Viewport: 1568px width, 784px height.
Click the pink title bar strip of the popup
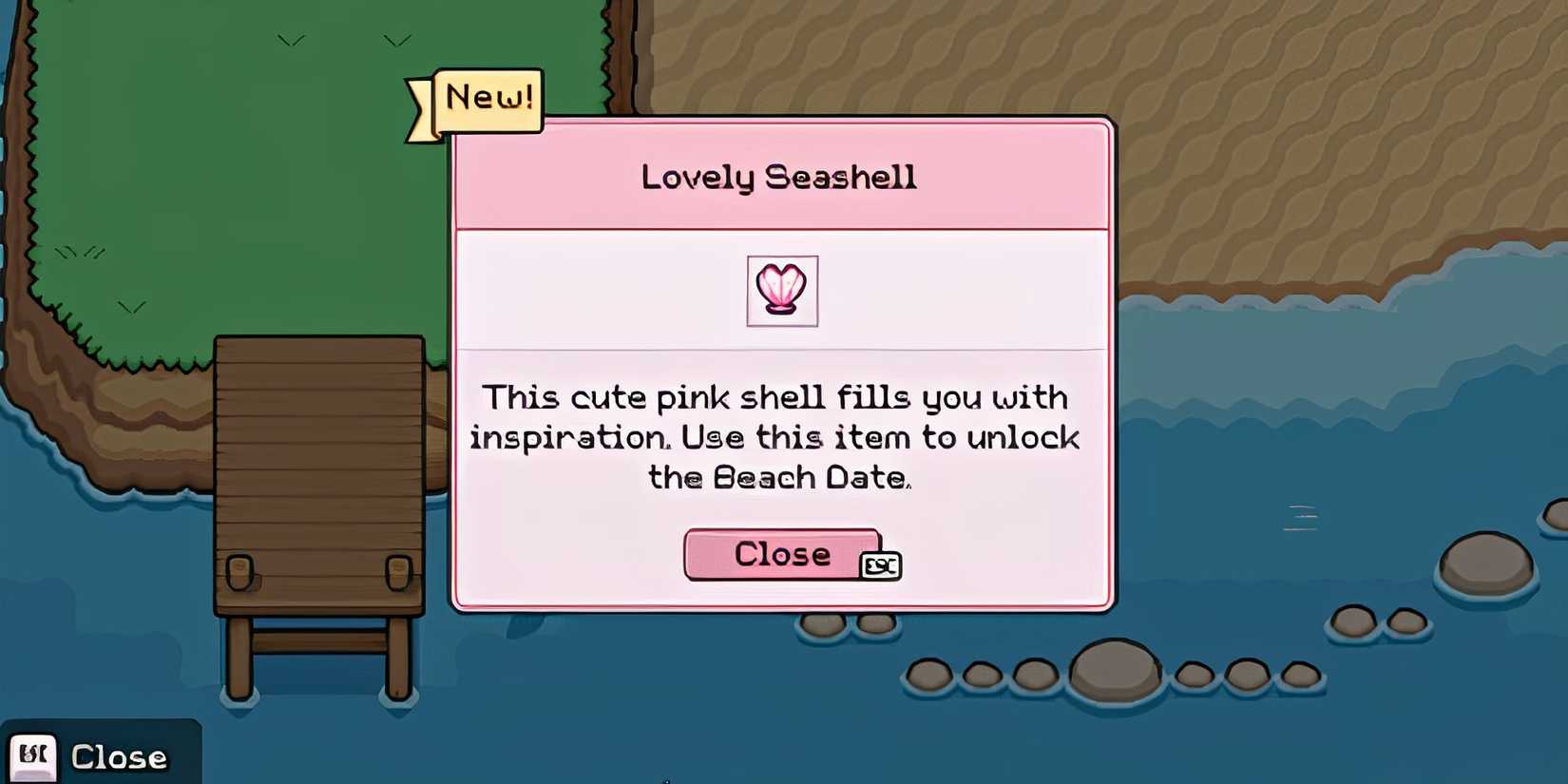coord(779,176)
